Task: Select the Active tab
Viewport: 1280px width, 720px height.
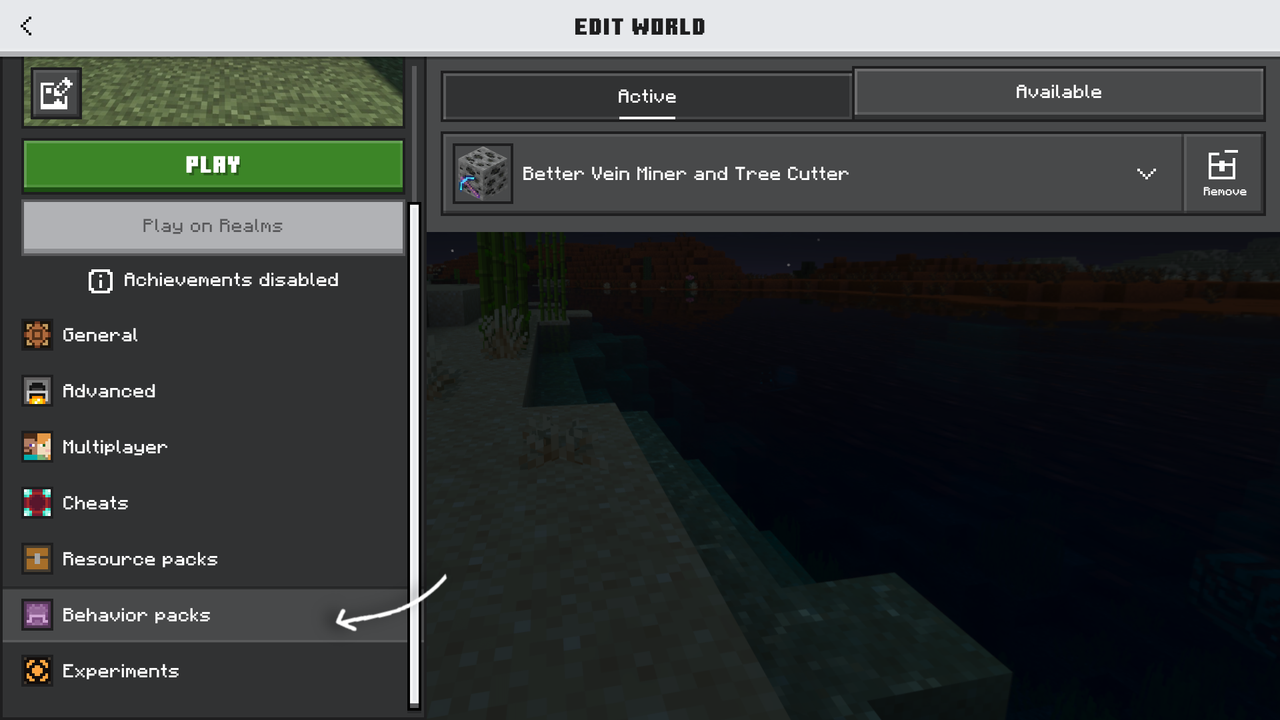Action: pyautogui.click(x=646, y=96)
